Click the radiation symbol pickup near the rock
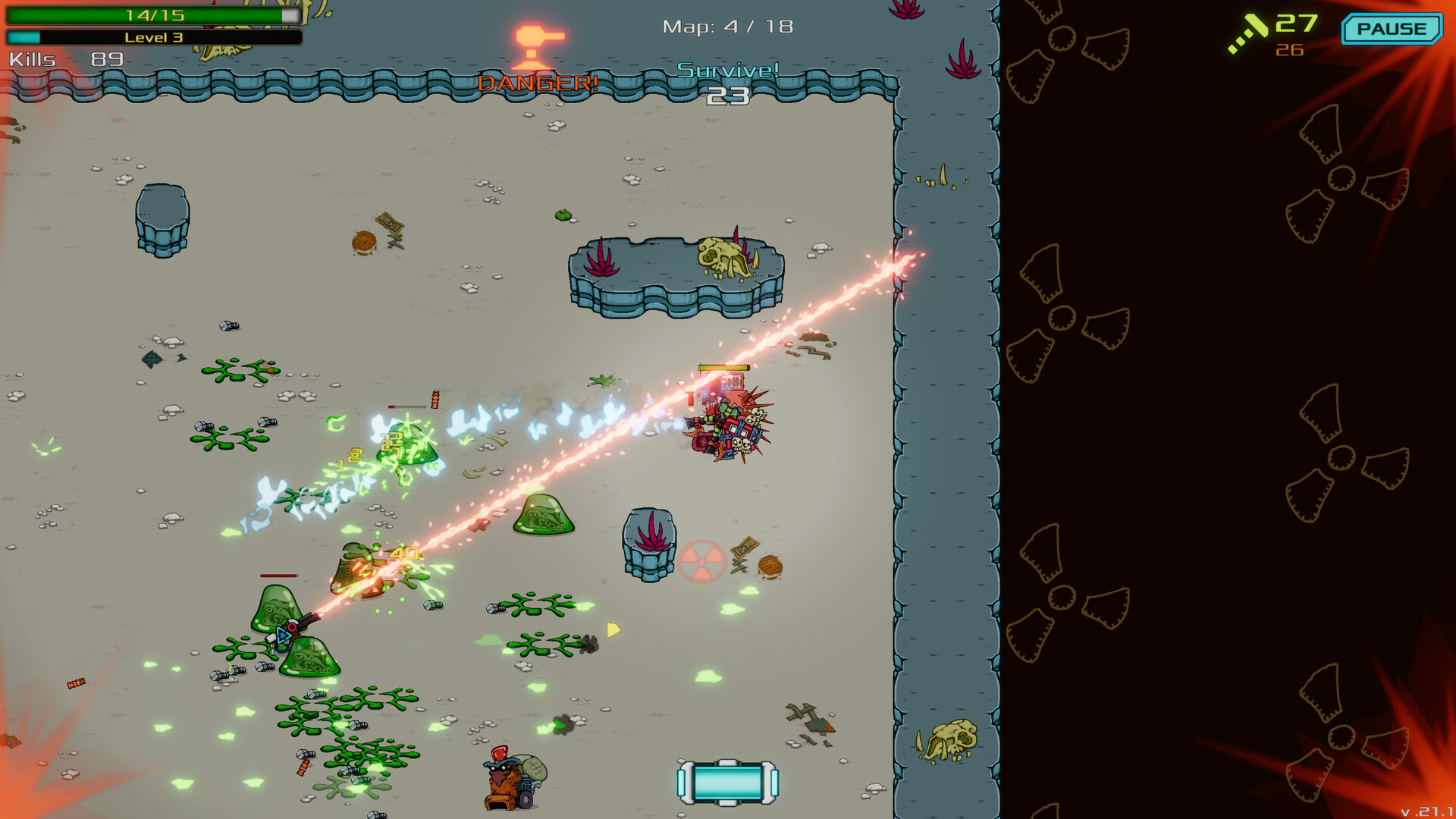1456x819 pixels. (x=704, y=562)
